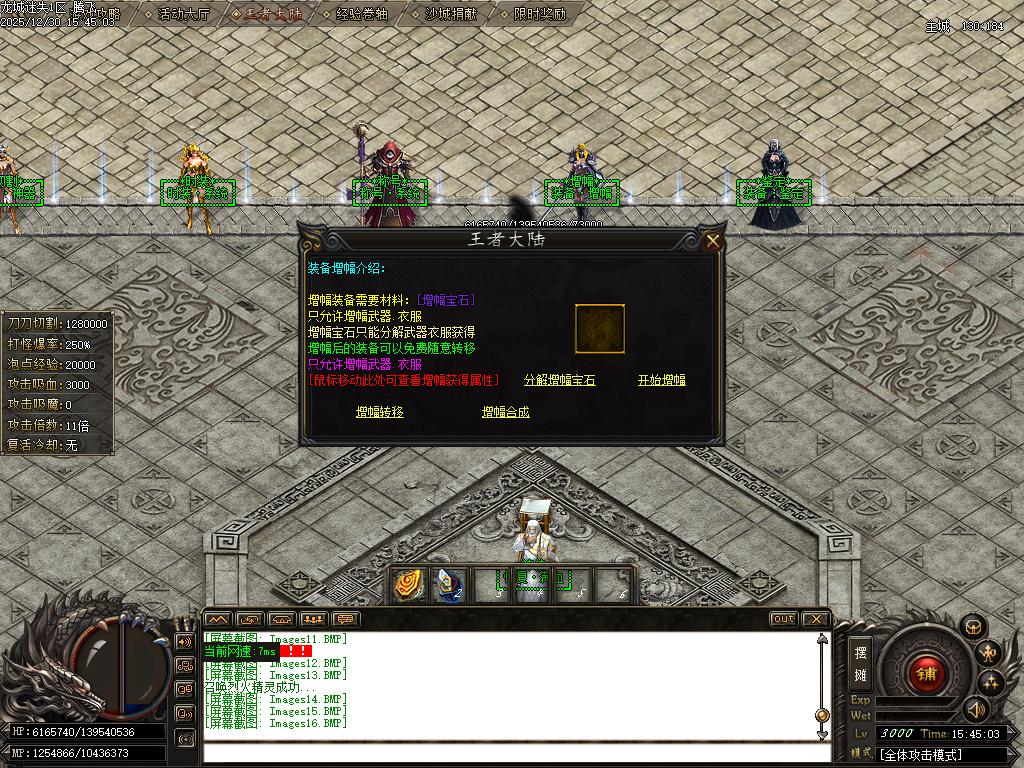This screenshot has height=768, width=1024.
Task: Open the 增幅转移 option
Action: click(380, 412)
